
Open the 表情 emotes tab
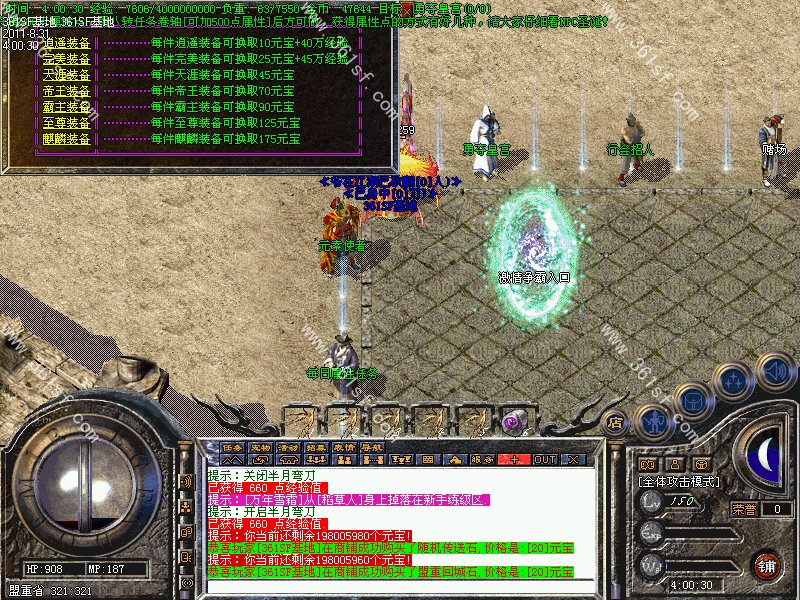tap(345, 447)
